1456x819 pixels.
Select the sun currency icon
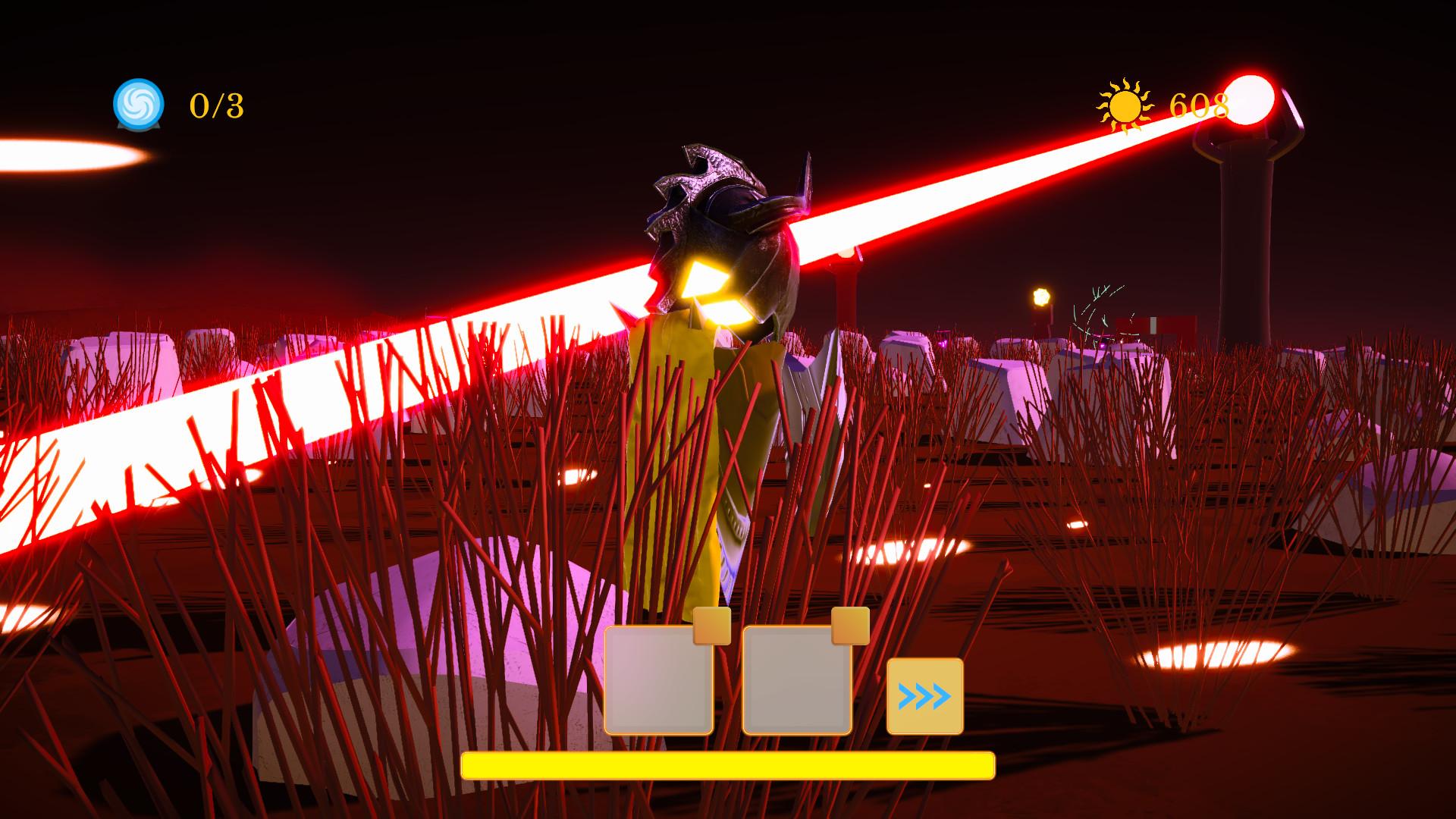(x=1122, y=106)
